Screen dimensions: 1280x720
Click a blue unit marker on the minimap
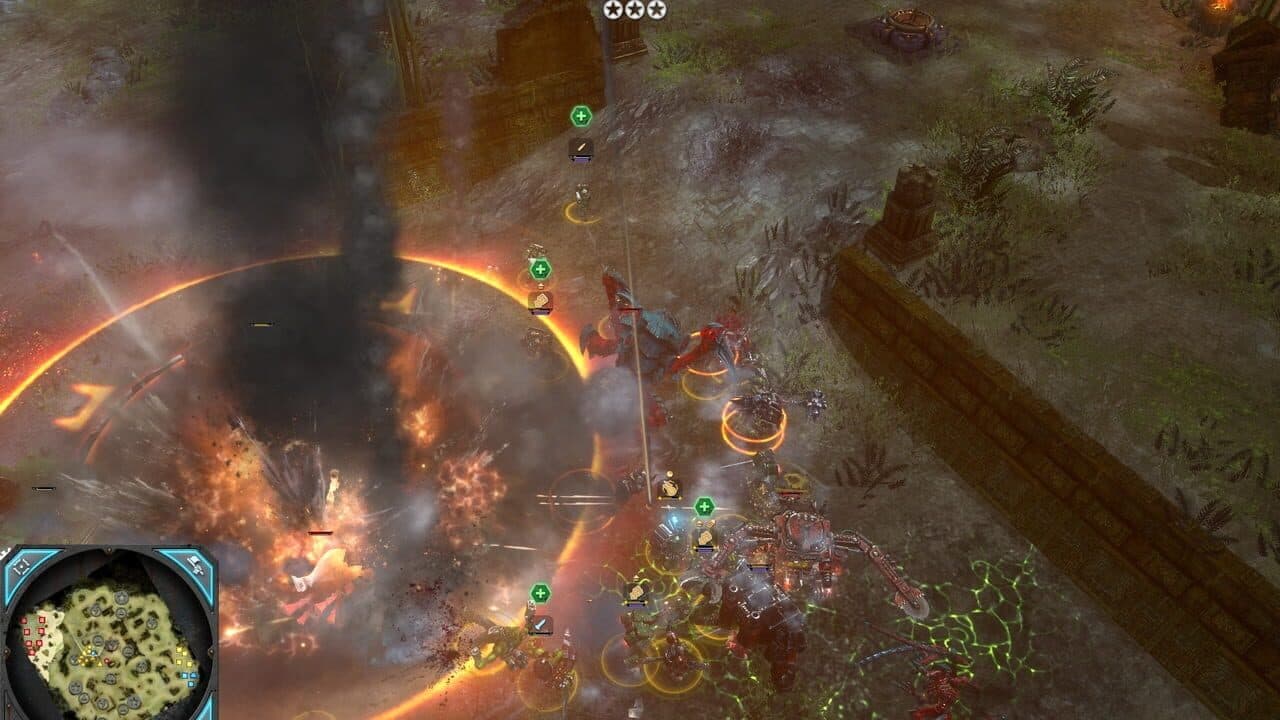pyautogui.click(x=184, y=676)
